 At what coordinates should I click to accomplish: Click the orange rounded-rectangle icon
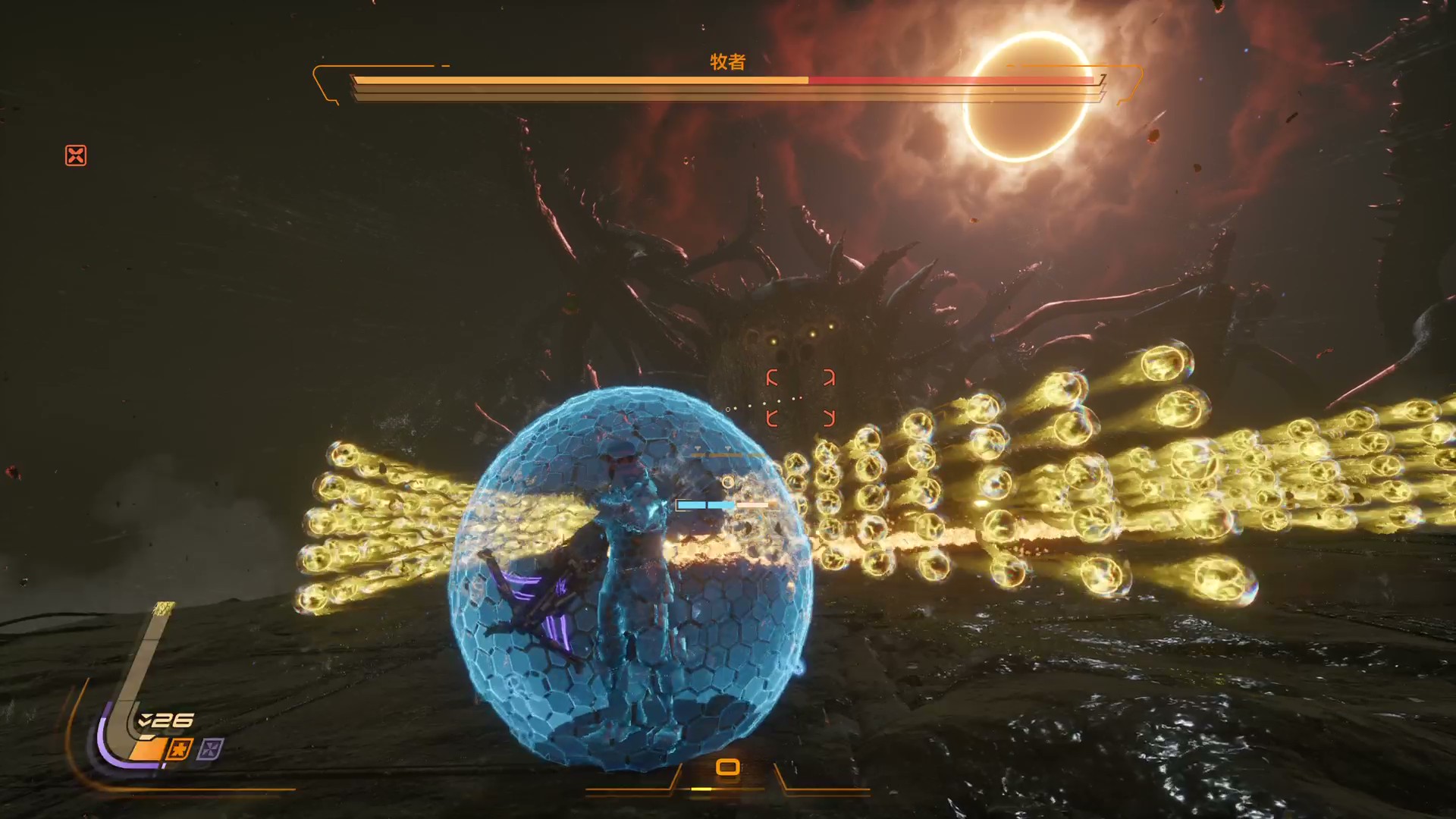[727, 767]
